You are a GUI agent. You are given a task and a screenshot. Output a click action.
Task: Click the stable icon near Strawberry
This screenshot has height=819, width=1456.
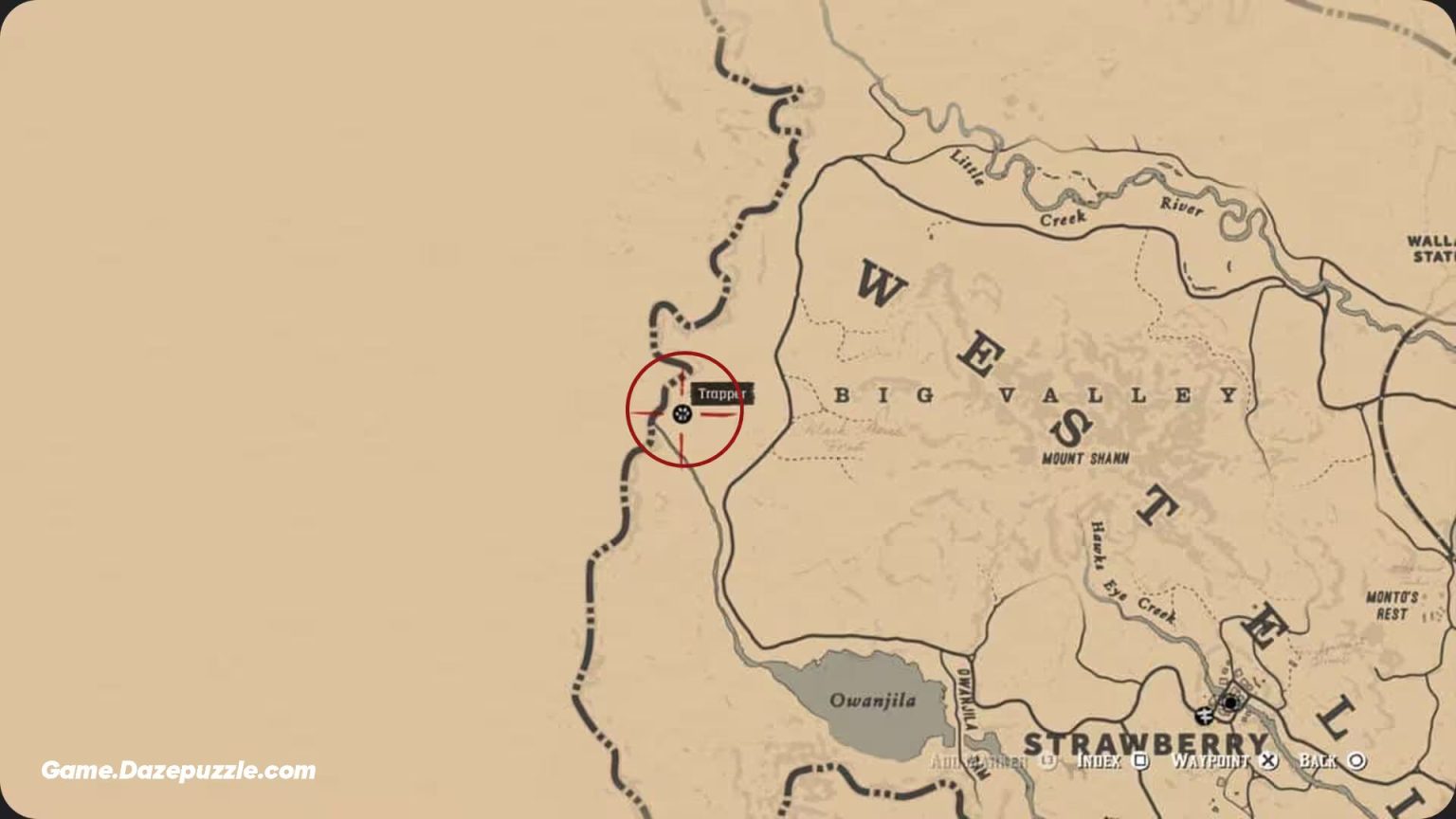(x=1204, y=715)
